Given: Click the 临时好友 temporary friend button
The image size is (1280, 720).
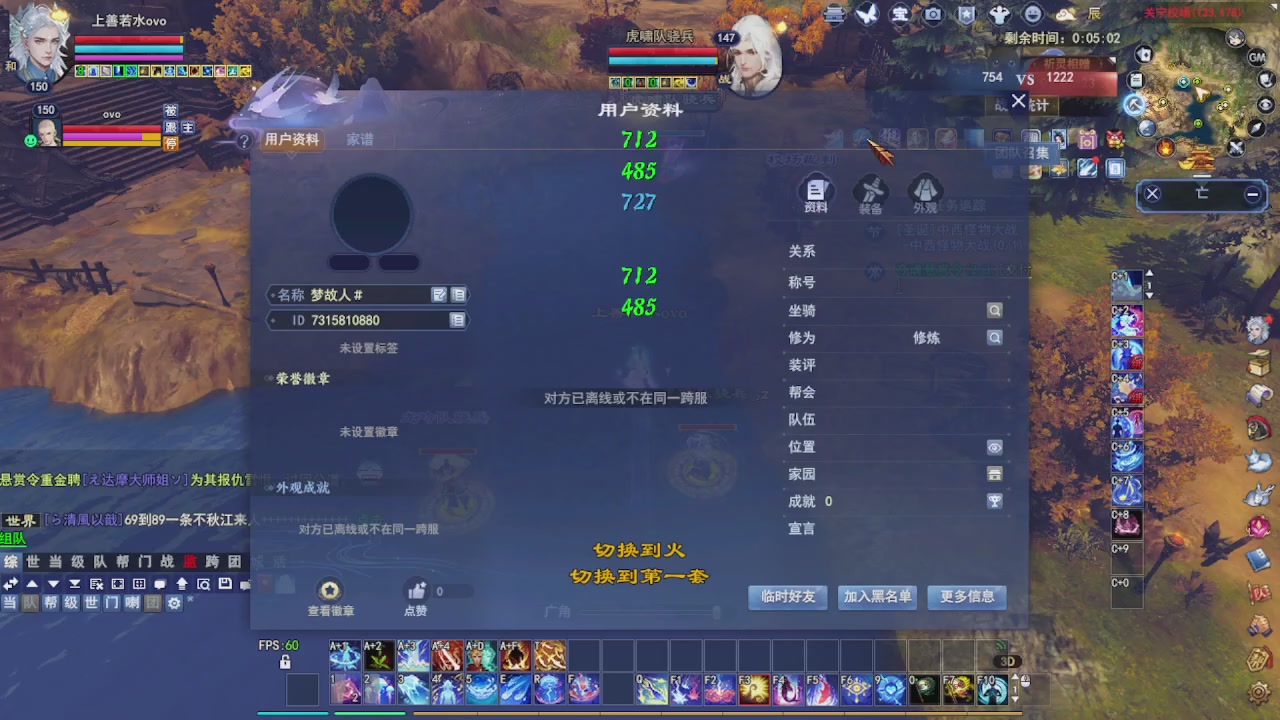Looking at the screenshot, I should tap(787, 597).
